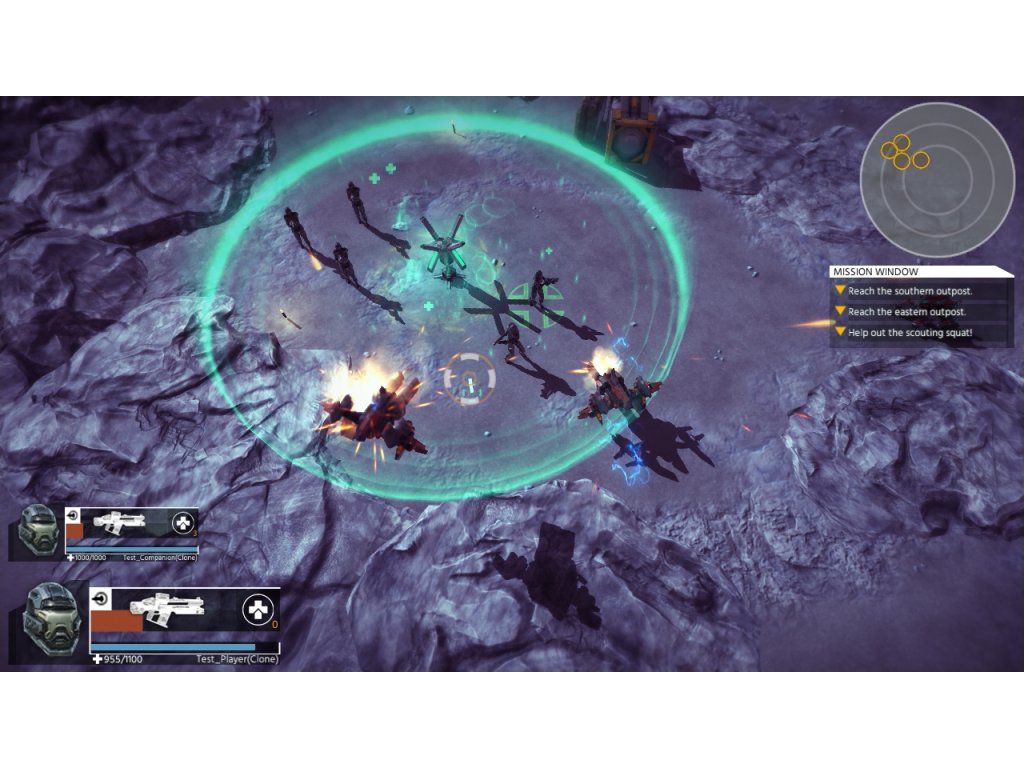Click the circular radar minimap
The image size is (1024, 768).
(937, 180)
